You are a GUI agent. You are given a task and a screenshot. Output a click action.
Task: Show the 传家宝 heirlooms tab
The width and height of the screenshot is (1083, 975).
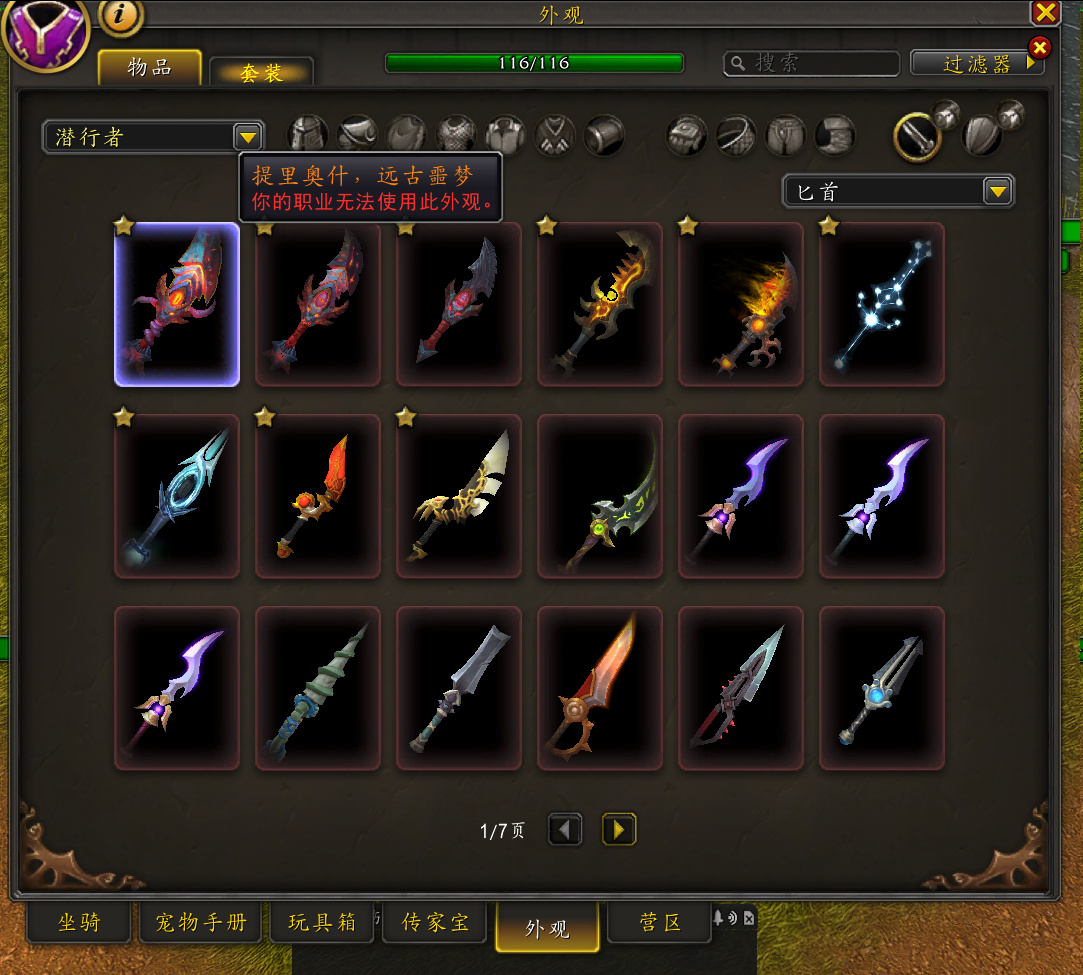coord(435,922)
